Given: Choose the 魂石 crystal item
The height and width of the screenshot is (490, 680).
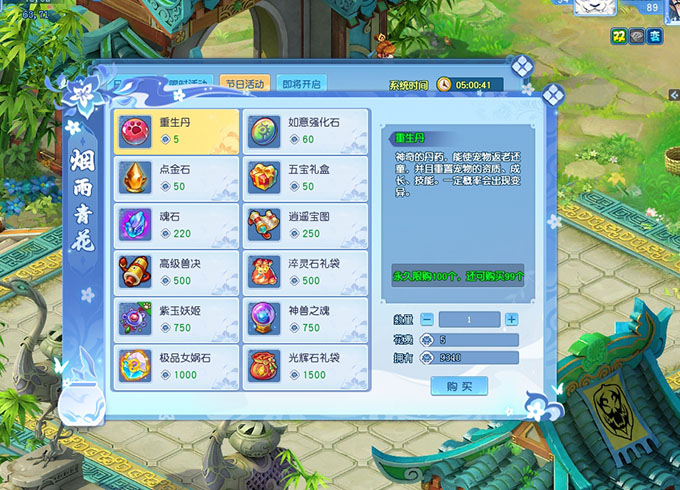Looking at the screenshot, I should point(176,225).
